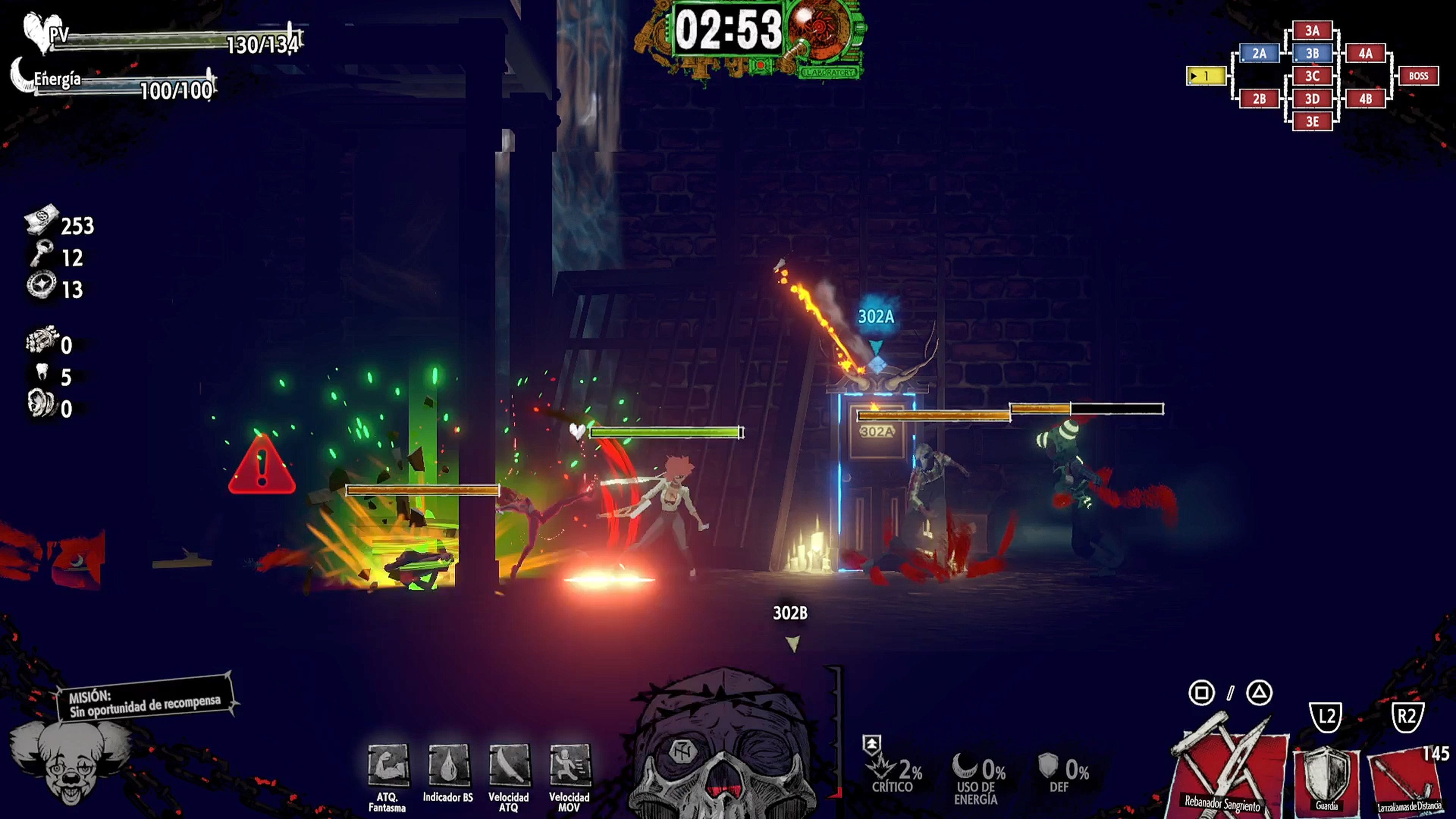Click the Indicador BS icon

point(448,765)
